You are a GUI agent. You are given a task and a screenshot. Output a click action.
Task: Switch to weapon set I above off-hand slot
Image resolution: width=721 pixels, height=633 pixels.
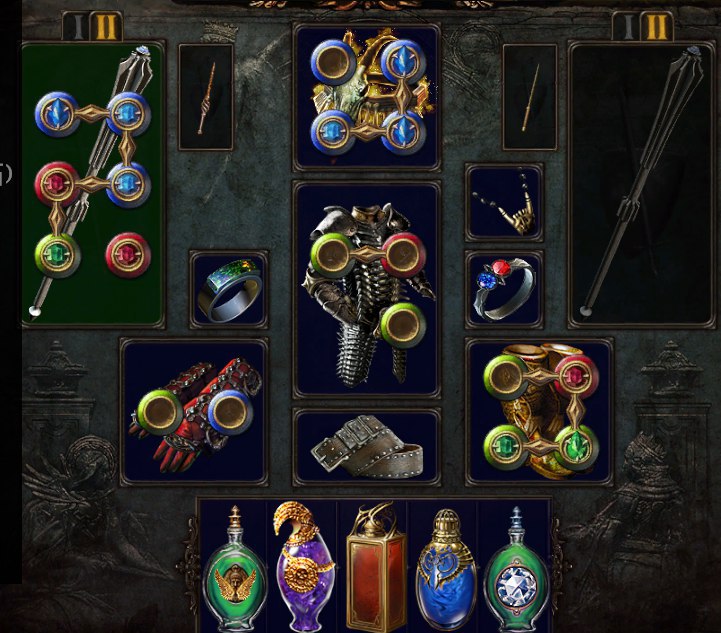tap(625, 27)
